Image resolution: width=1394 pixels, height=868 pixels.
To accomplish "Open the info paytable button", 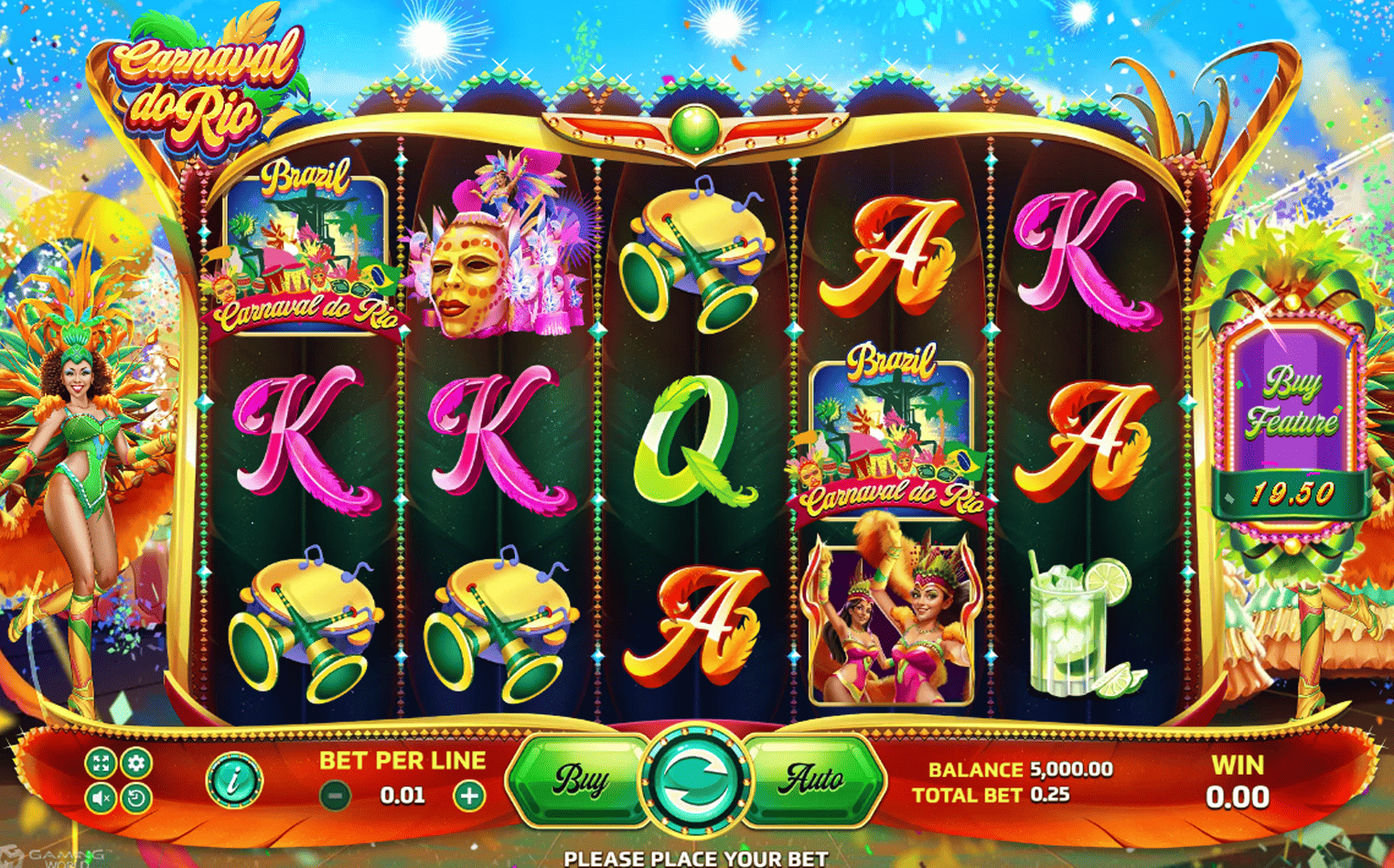I will pos(233,780).
